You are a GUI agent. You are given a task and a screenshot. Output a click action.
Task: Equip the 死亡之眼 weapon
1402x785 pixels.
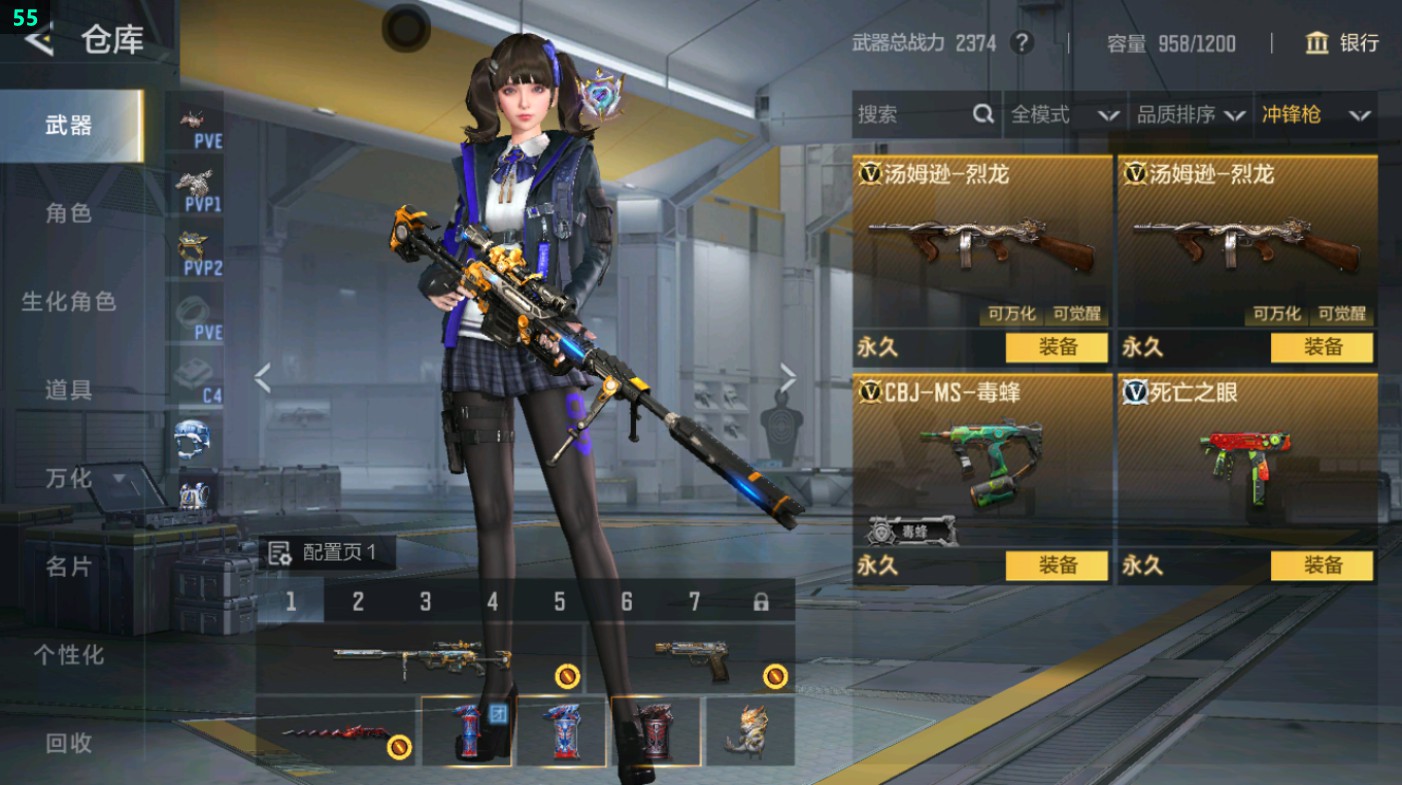tap(1321, 566)
